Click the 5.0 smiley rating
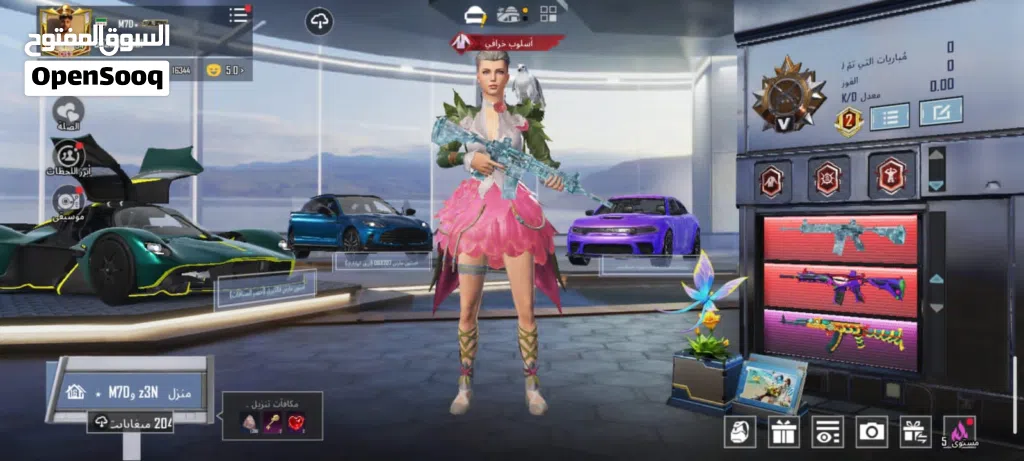Screen dimensions: 1024x461 tap(224, 69)
